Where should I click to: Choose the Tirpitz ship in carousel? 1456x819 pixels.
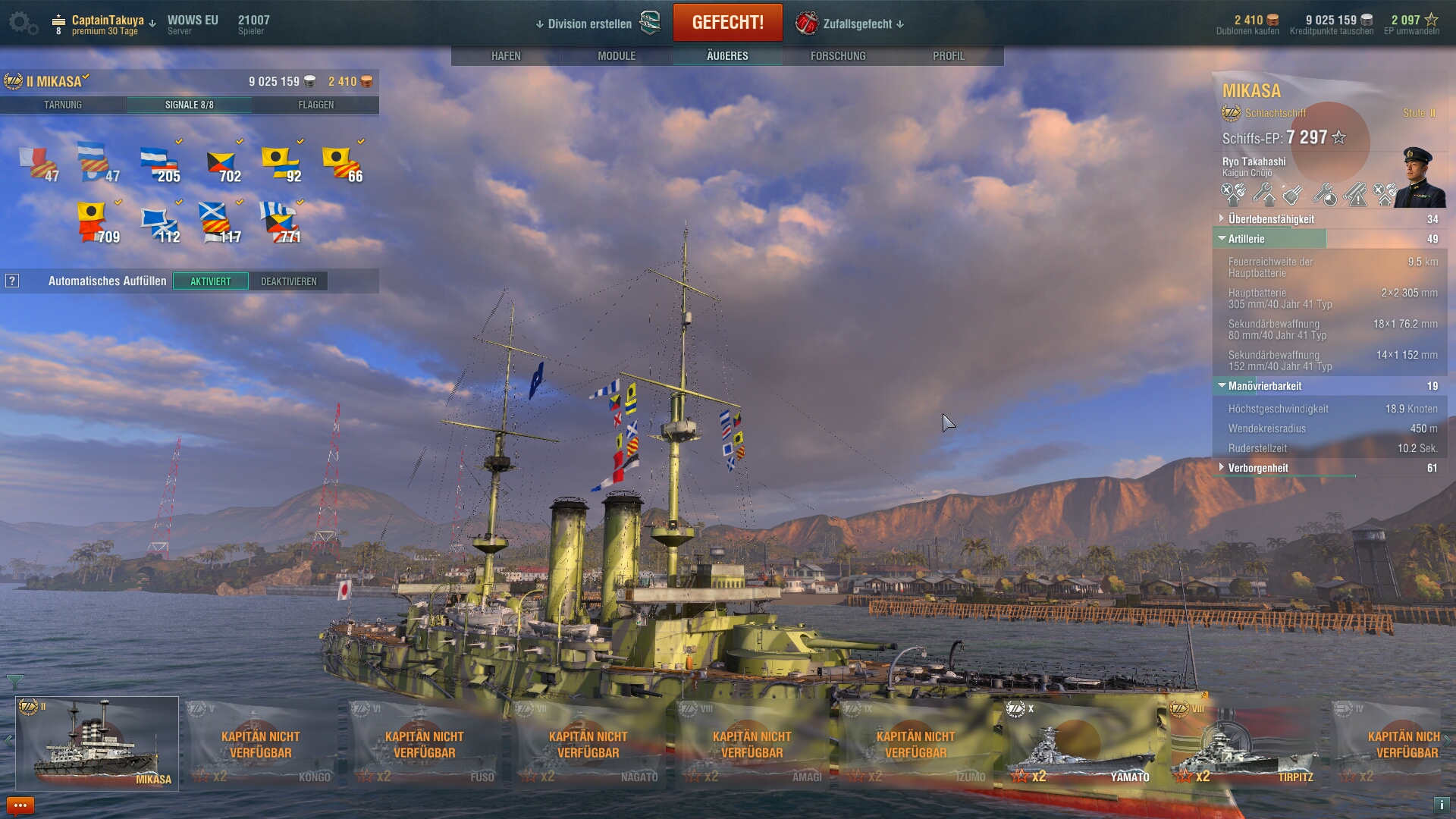coord(1245,745)
